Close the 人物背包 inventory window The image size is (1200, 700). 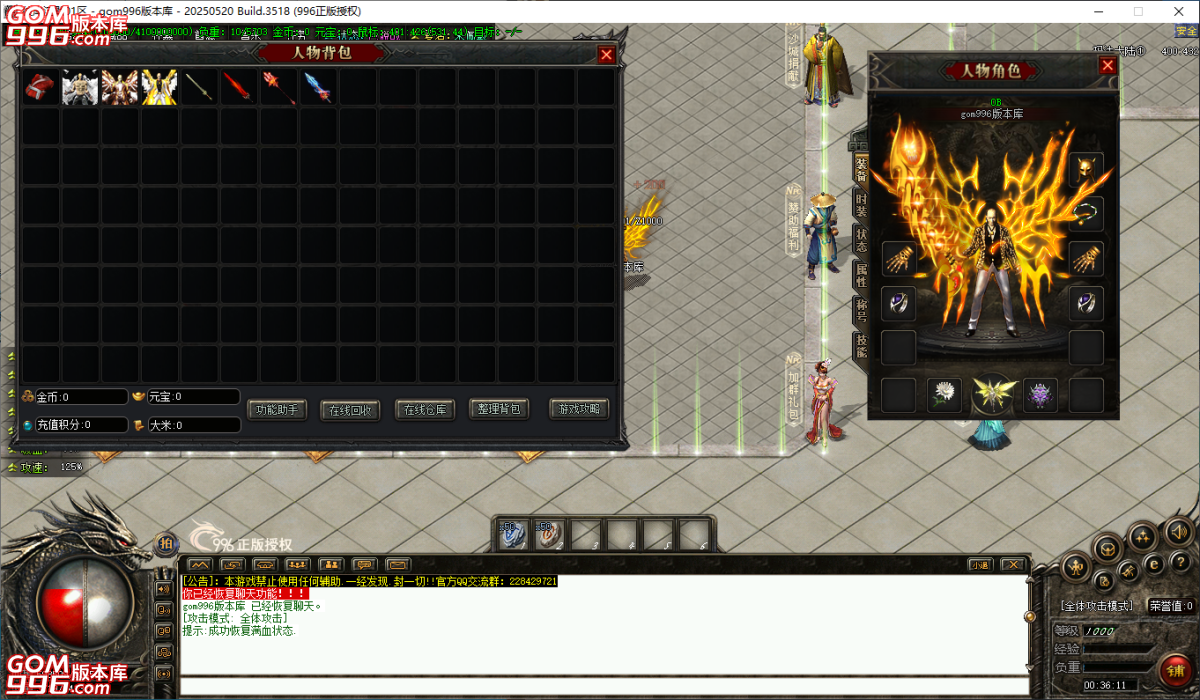click(x=606, y=55)
